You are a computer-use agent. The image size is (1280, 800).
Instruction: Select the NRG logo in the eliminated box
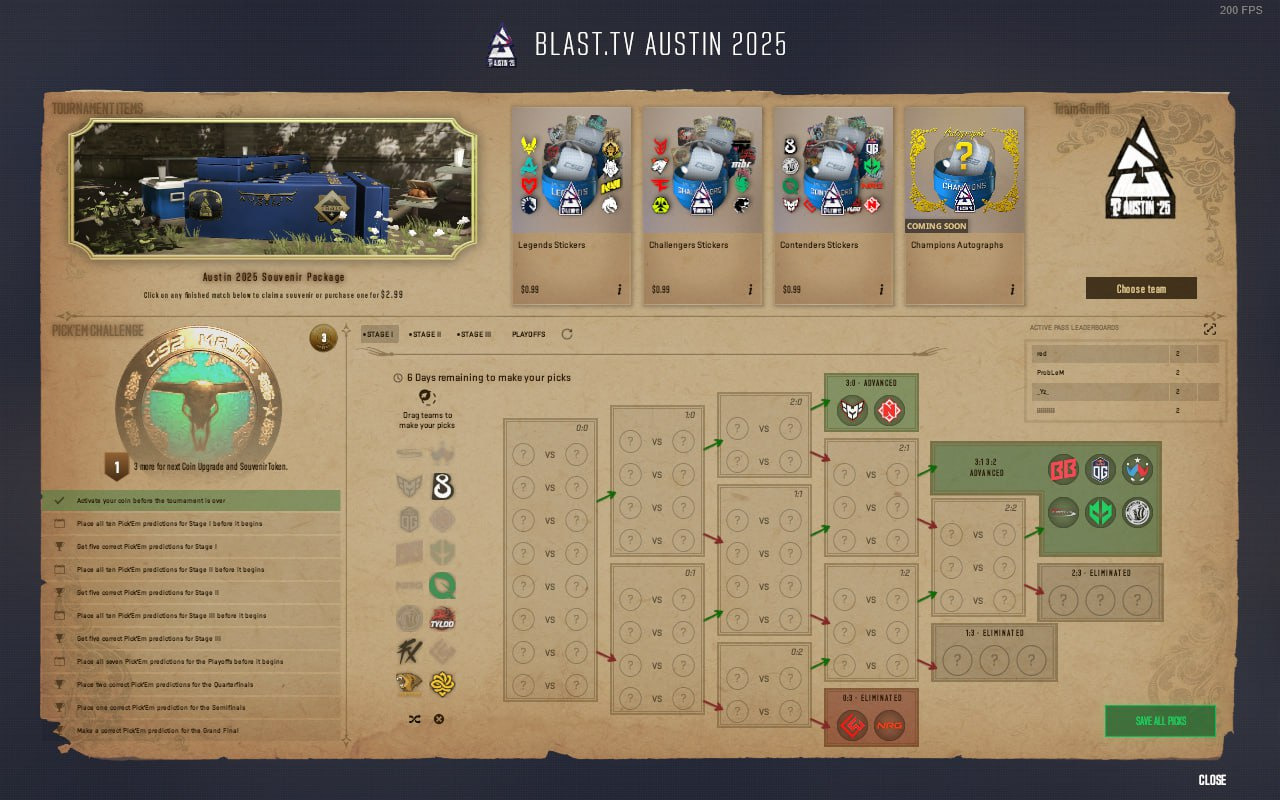[889, 723]
